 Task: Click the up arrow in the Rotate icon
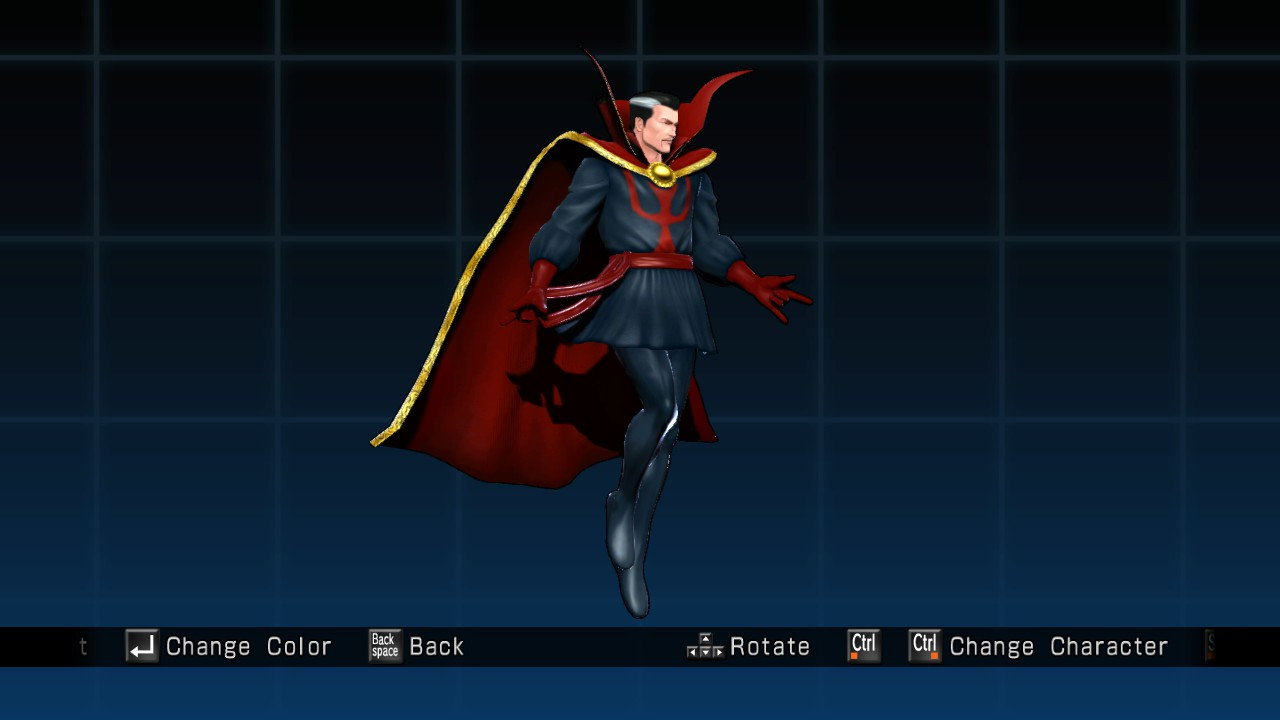(x=705, y=639)
